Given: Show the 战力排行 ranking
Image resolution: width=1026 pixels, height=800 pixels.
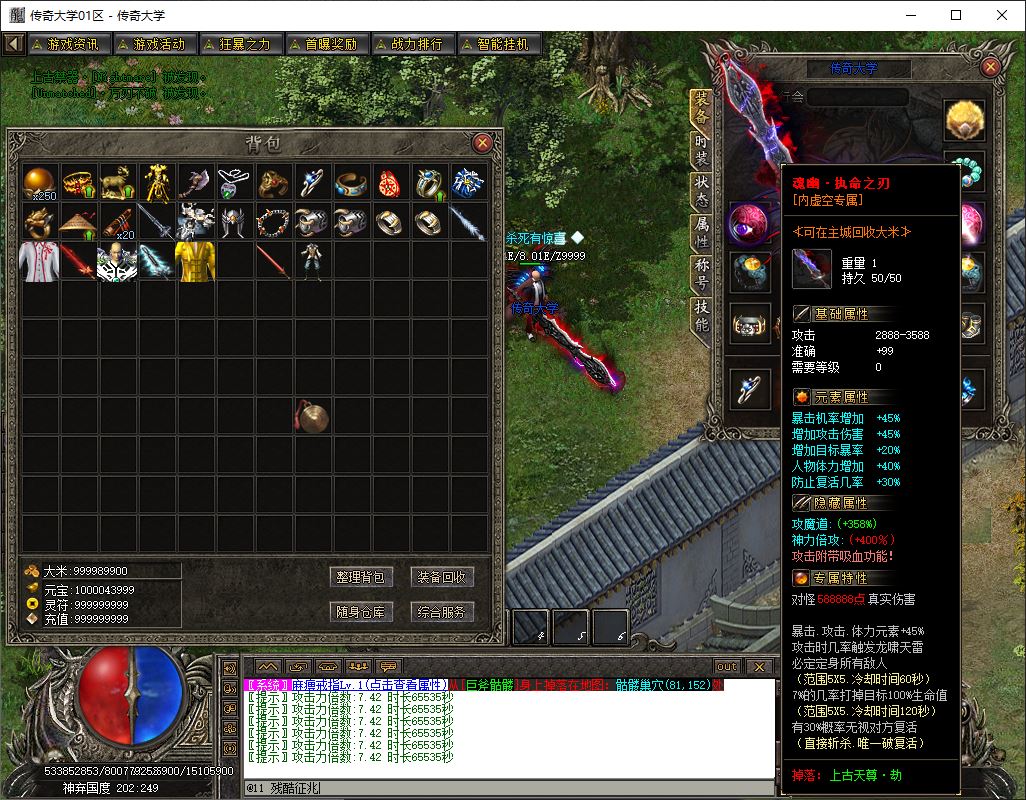Looking at the screenshot, I should 411,44.
